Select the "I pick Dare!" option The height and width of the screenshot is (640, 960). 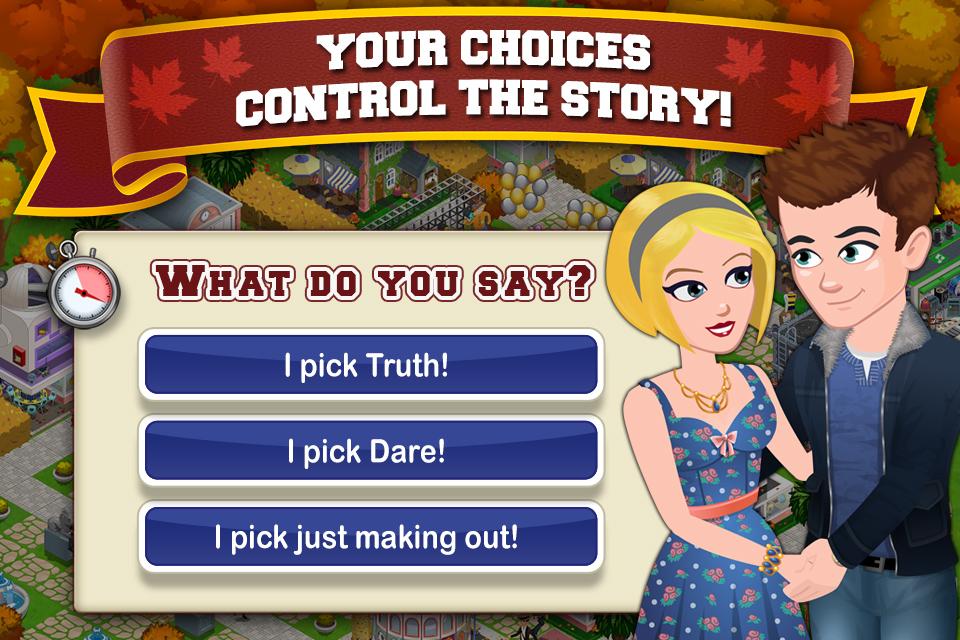tap(371, 451)
